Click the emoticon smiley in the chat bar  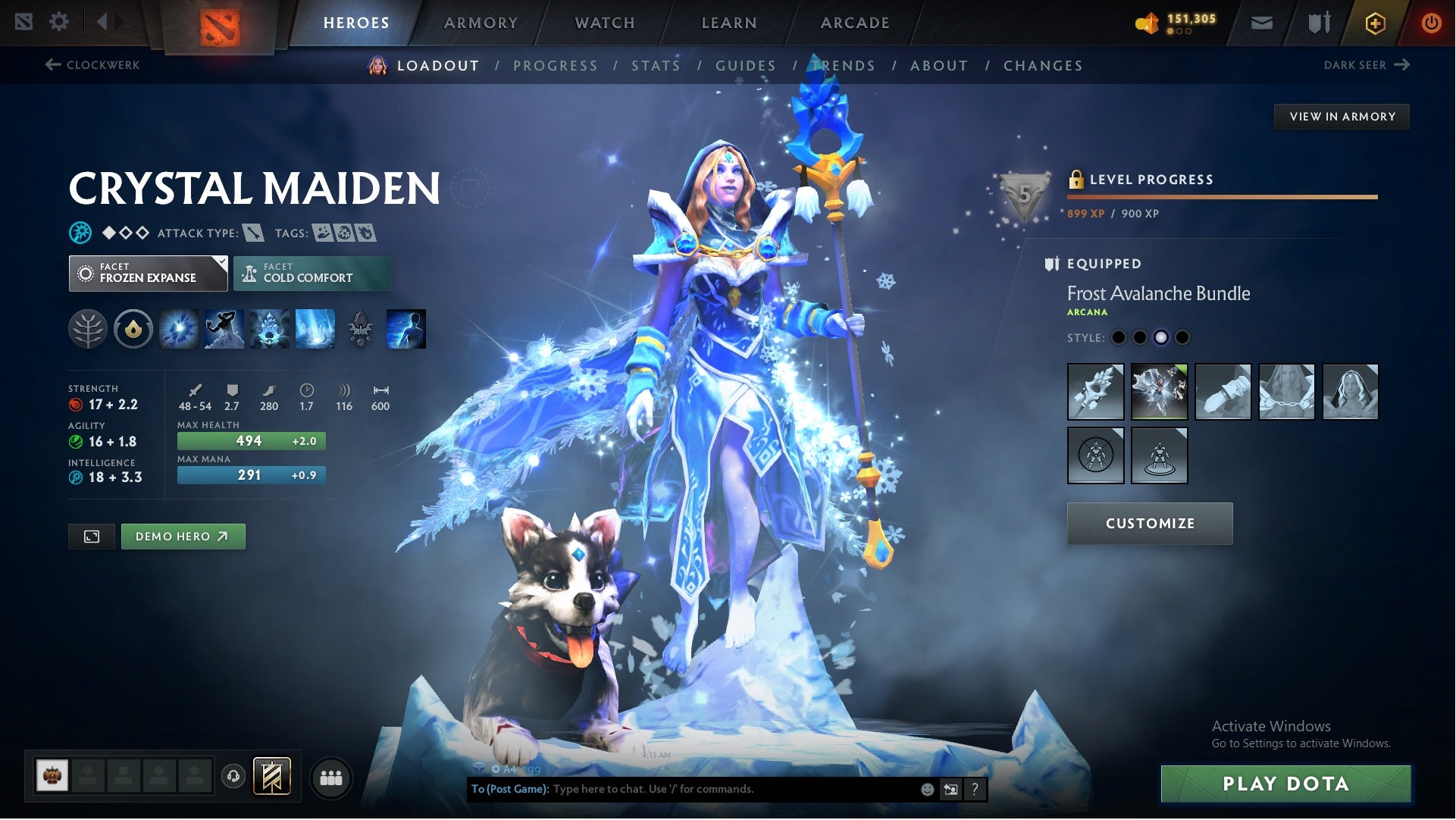(x=926, y=788)
